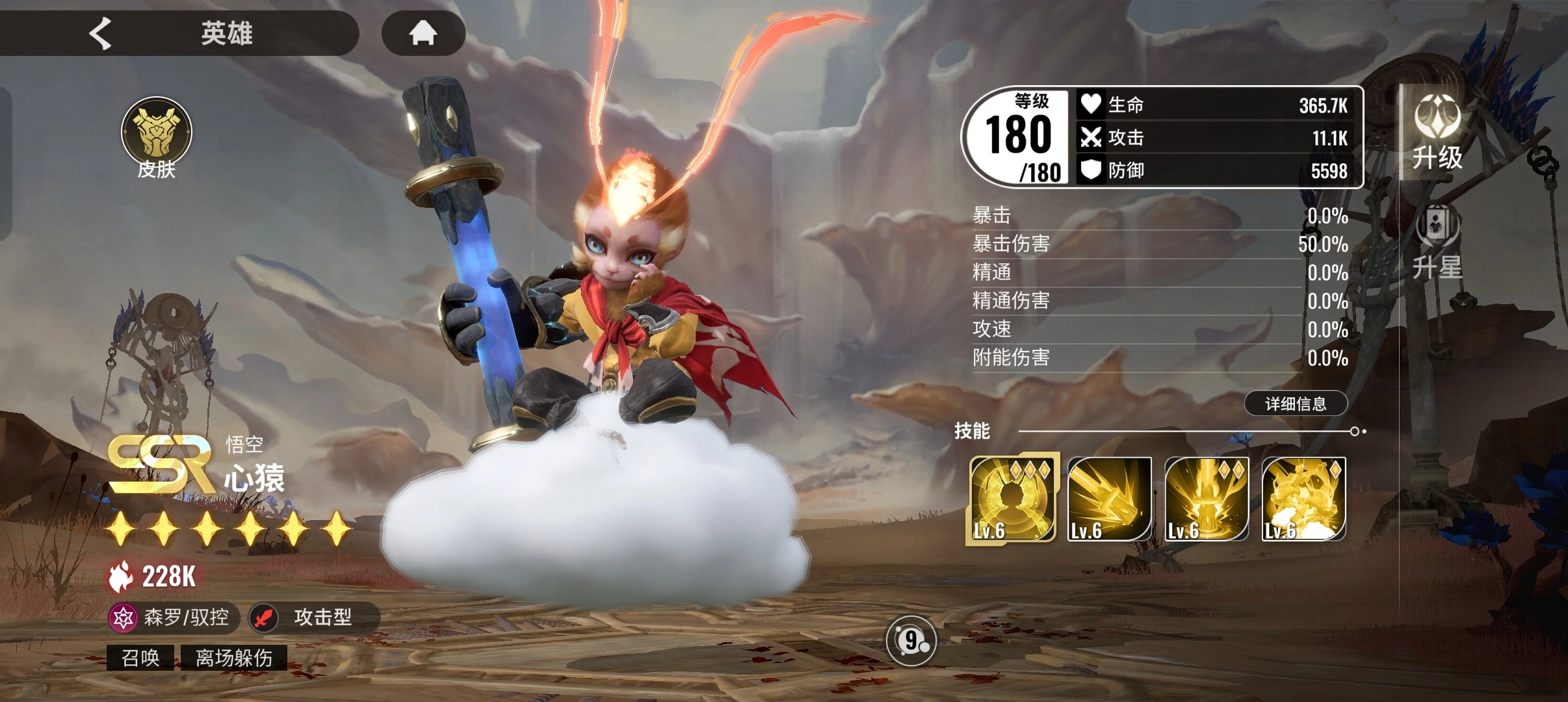View the second skill with lightning strike icon

pyautogui.click(x=1109, y=499)
